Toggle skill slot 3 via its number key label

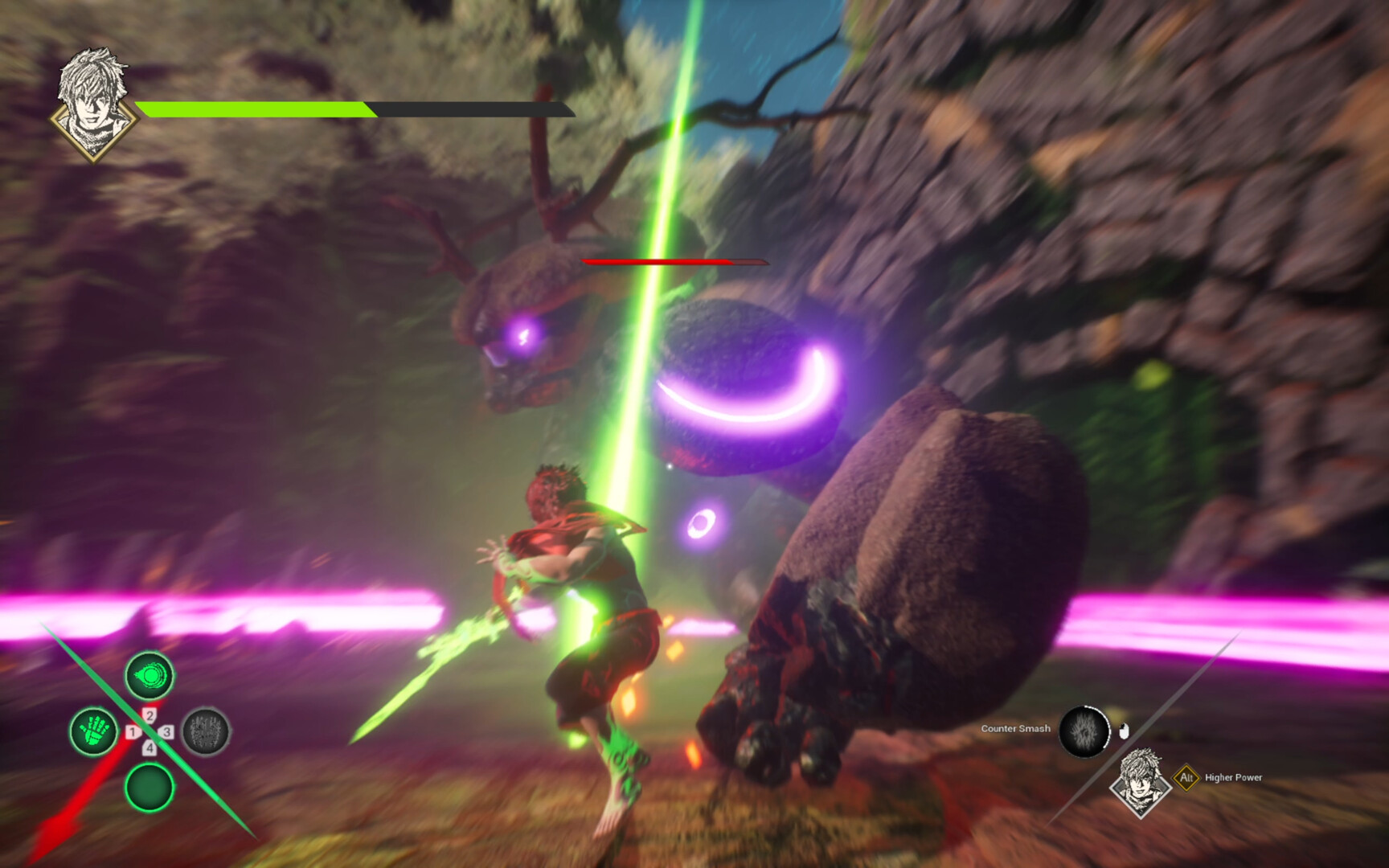point(167,731)
